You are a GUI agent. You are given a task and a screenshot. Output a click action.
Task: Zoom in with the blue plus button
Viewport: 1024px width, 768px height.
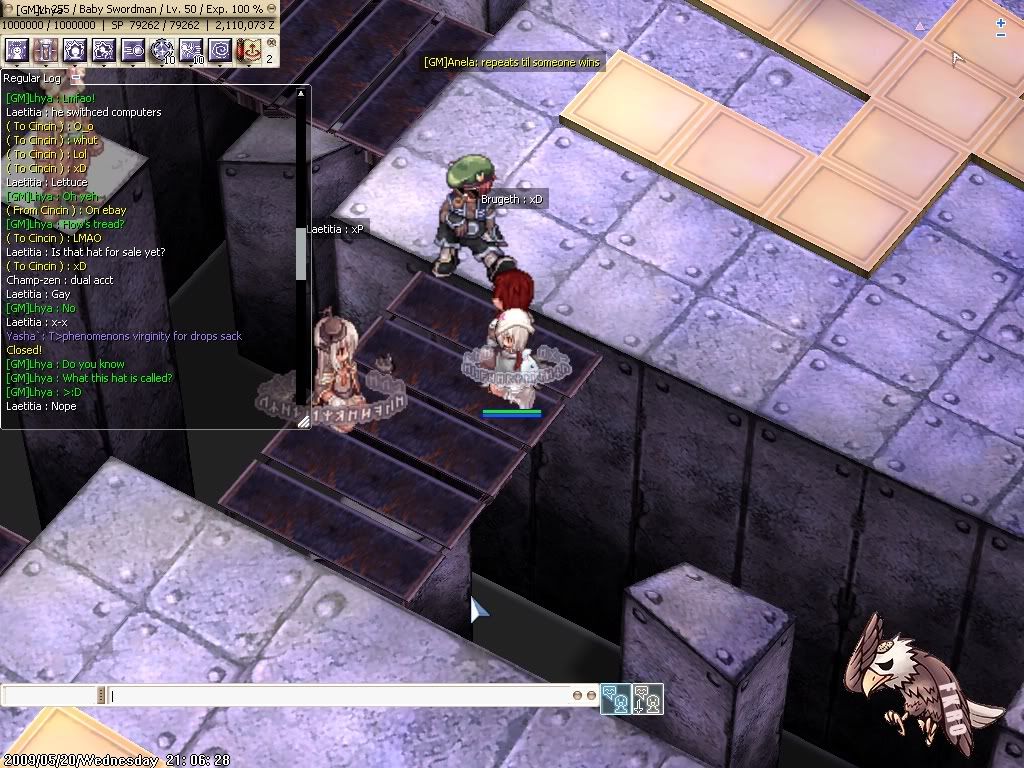pyautogui.click(x=1001, y=22)
